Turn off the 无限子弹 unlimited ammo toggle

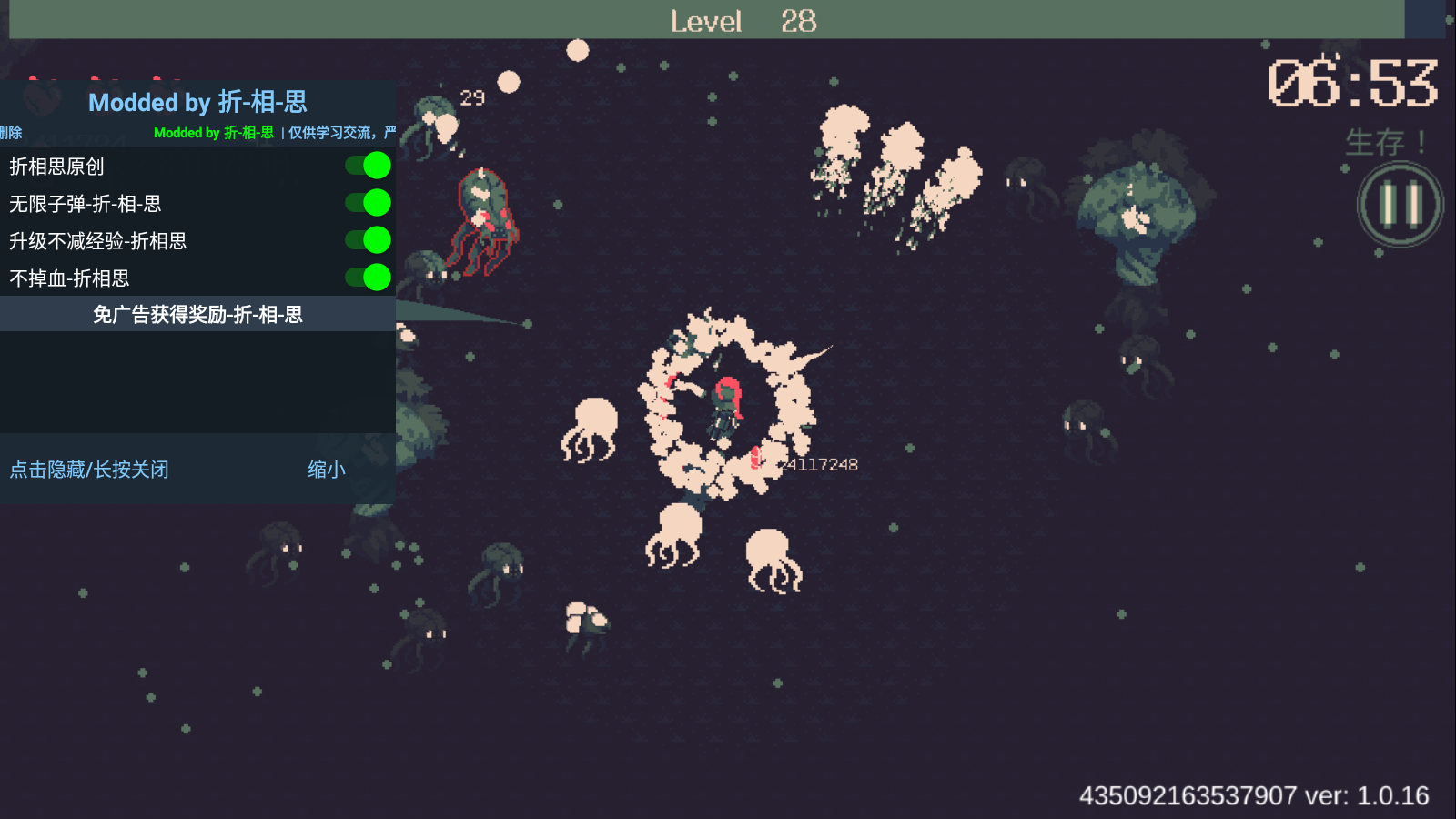369,203
